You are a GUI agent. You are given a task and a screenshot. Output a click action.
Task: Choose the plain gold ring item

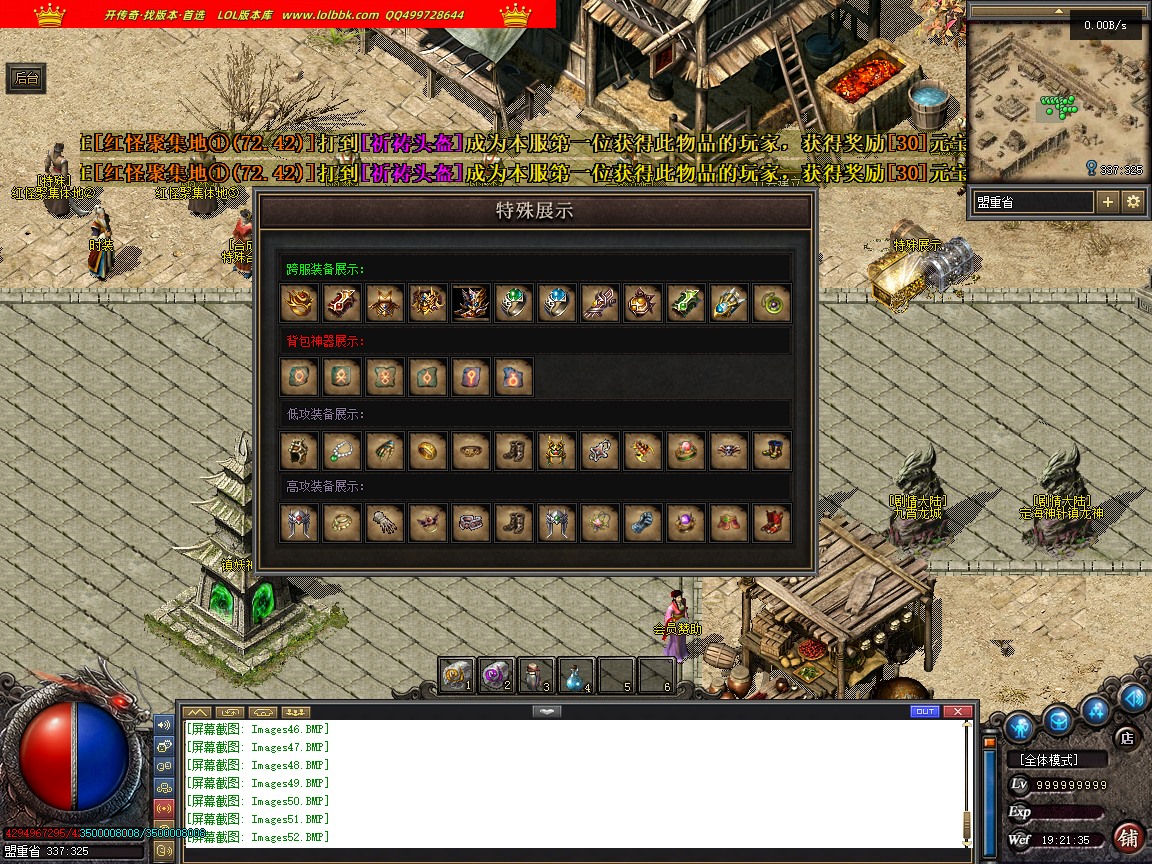click(x=428, y=450)
